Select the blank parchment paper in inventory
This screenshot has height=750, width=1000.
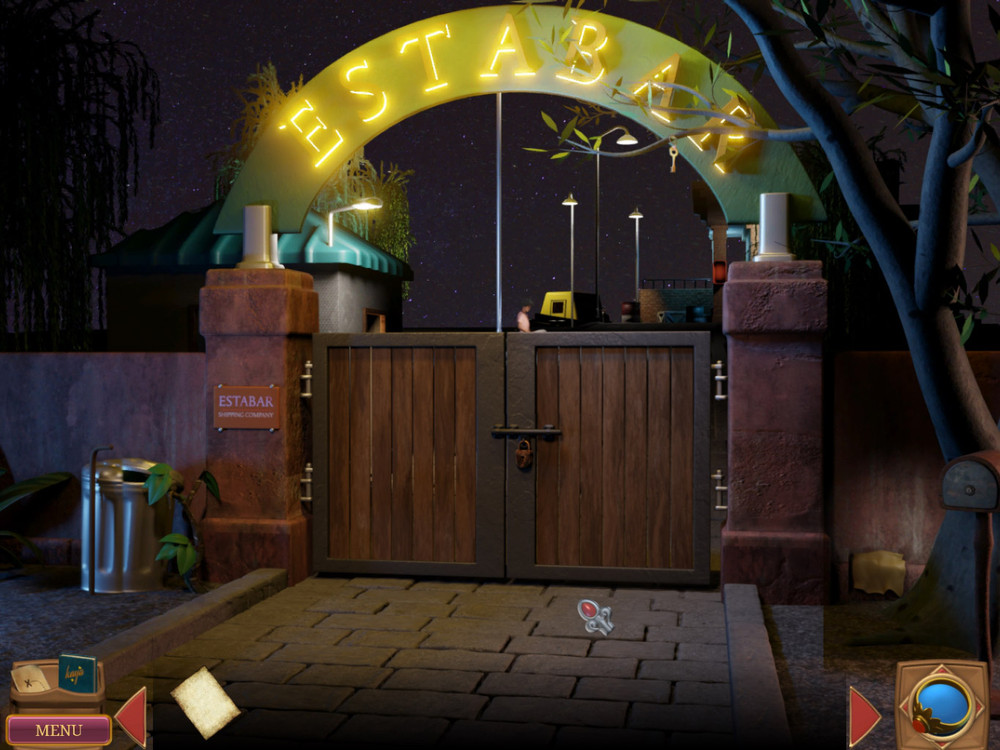pos(205,702)
